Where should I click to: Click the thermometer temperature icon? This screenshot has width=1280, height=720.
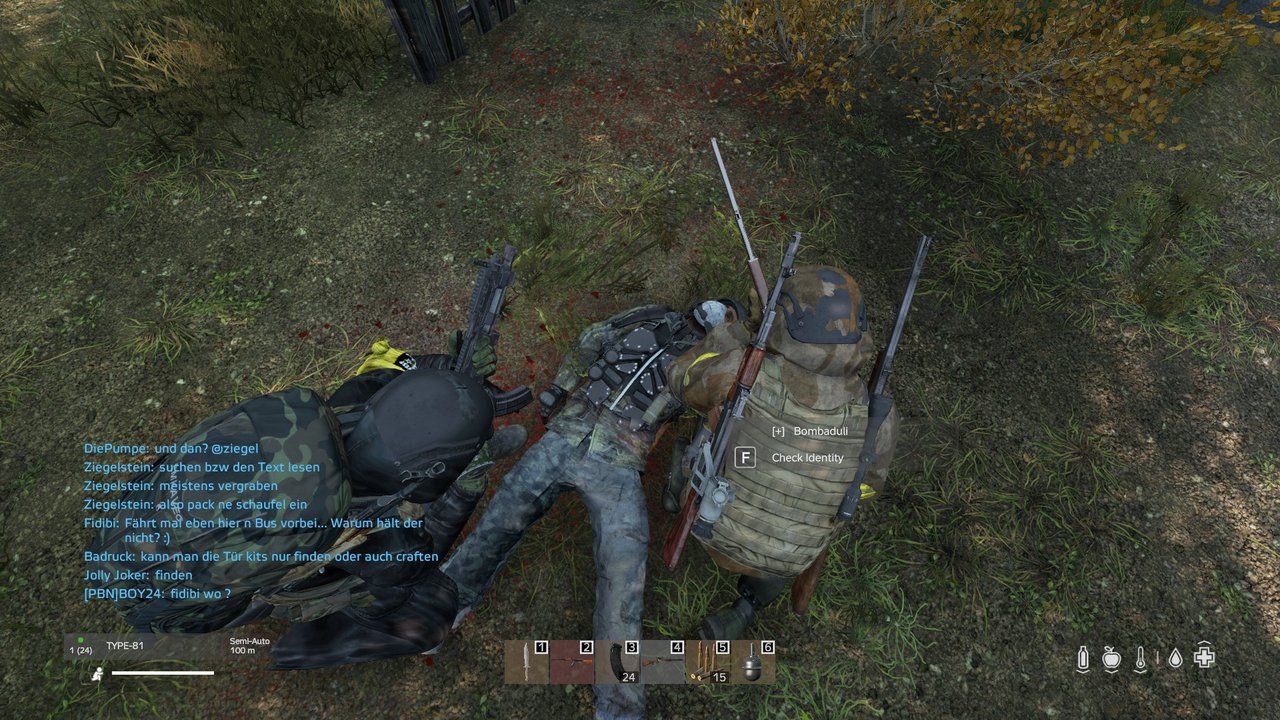(x=1141, y=658)
